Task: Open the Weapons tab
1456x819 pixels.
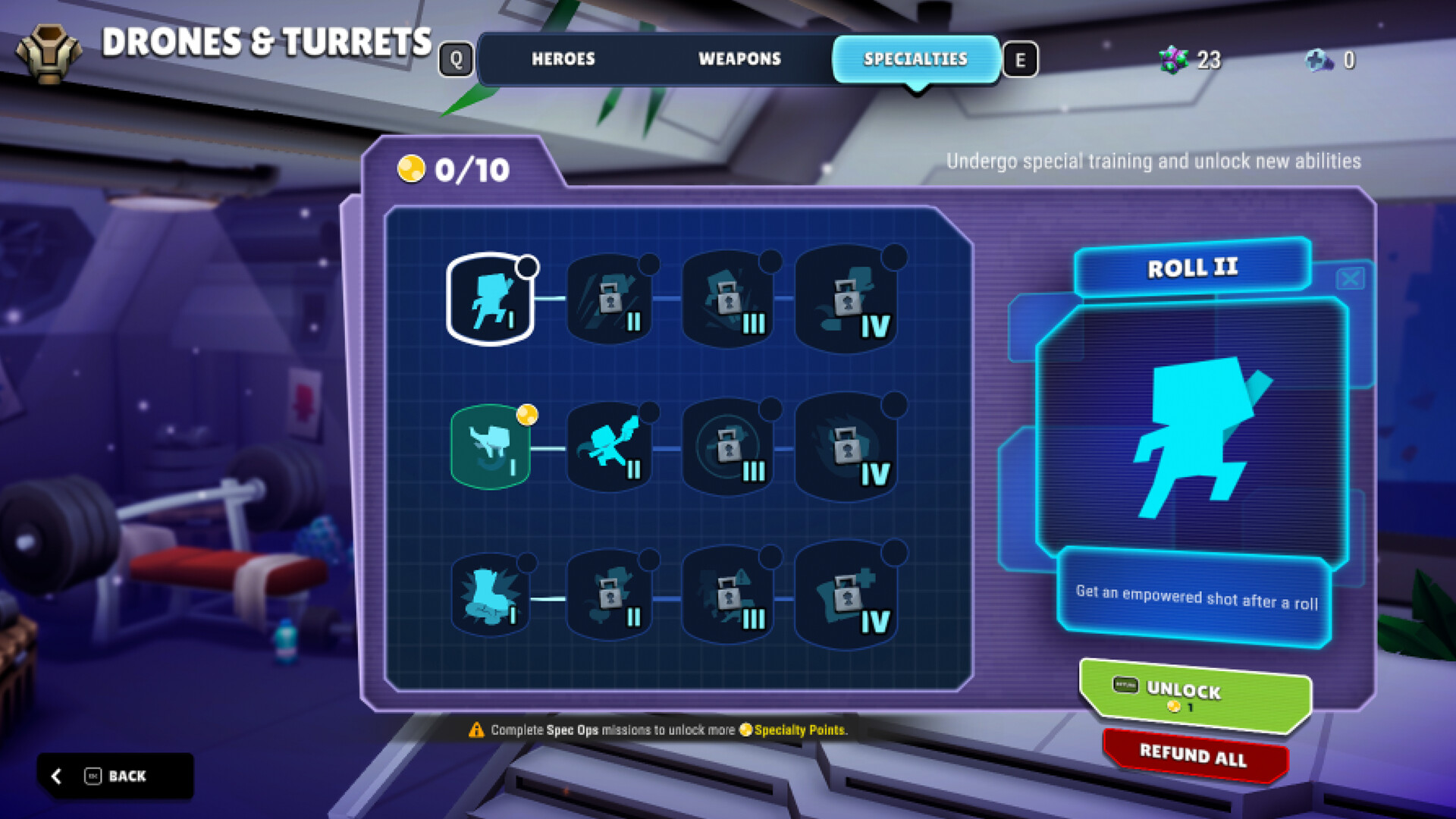Action: pos(739,59)
